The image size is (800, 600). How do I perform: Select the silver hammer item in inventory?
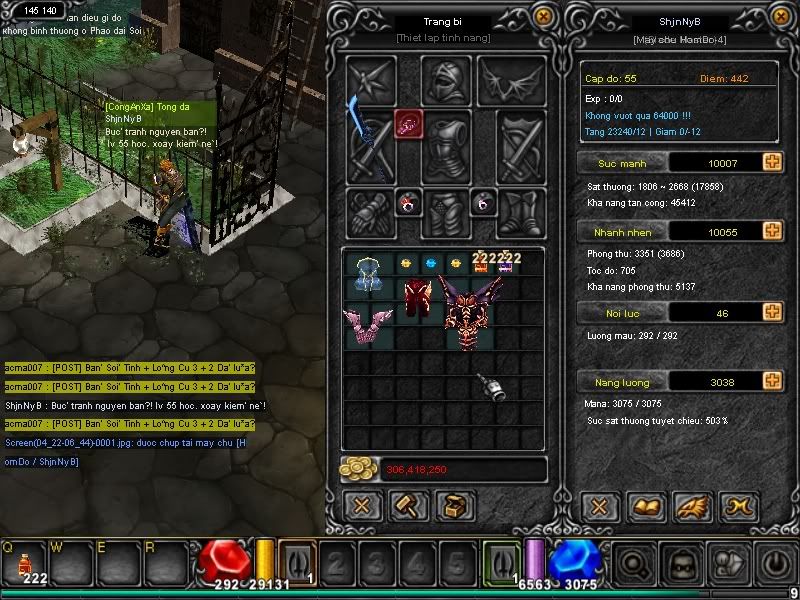click(489, 387)
